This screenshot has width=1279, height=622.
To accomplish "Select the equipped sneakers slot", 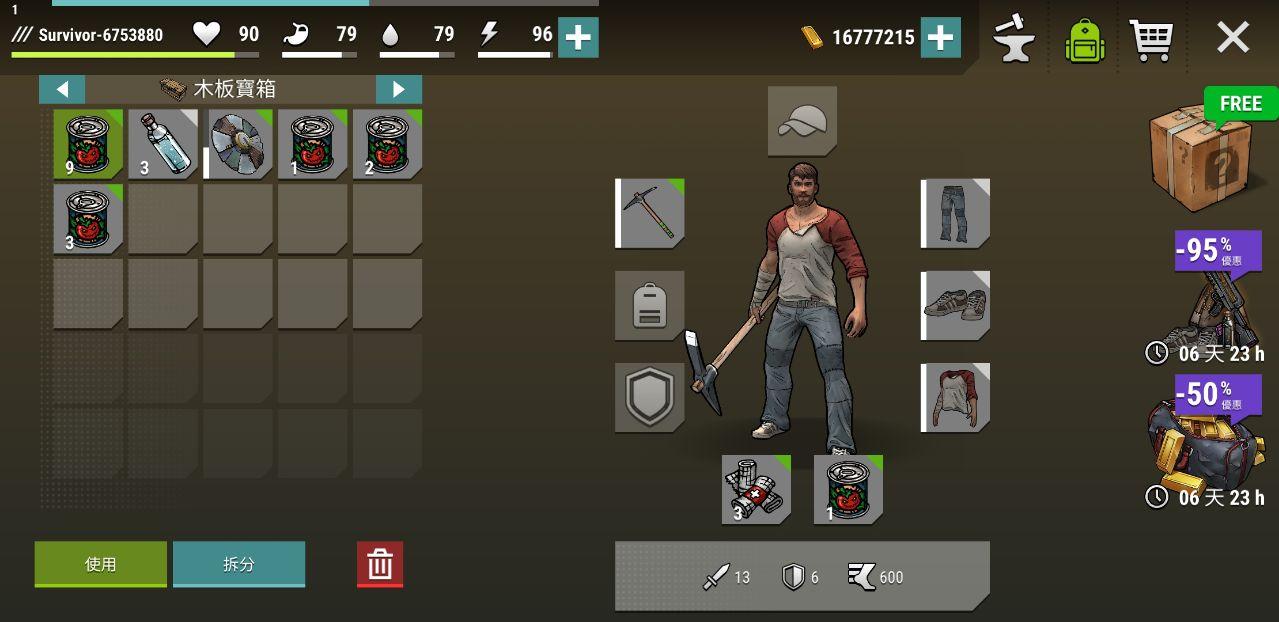I will point(955,305).
